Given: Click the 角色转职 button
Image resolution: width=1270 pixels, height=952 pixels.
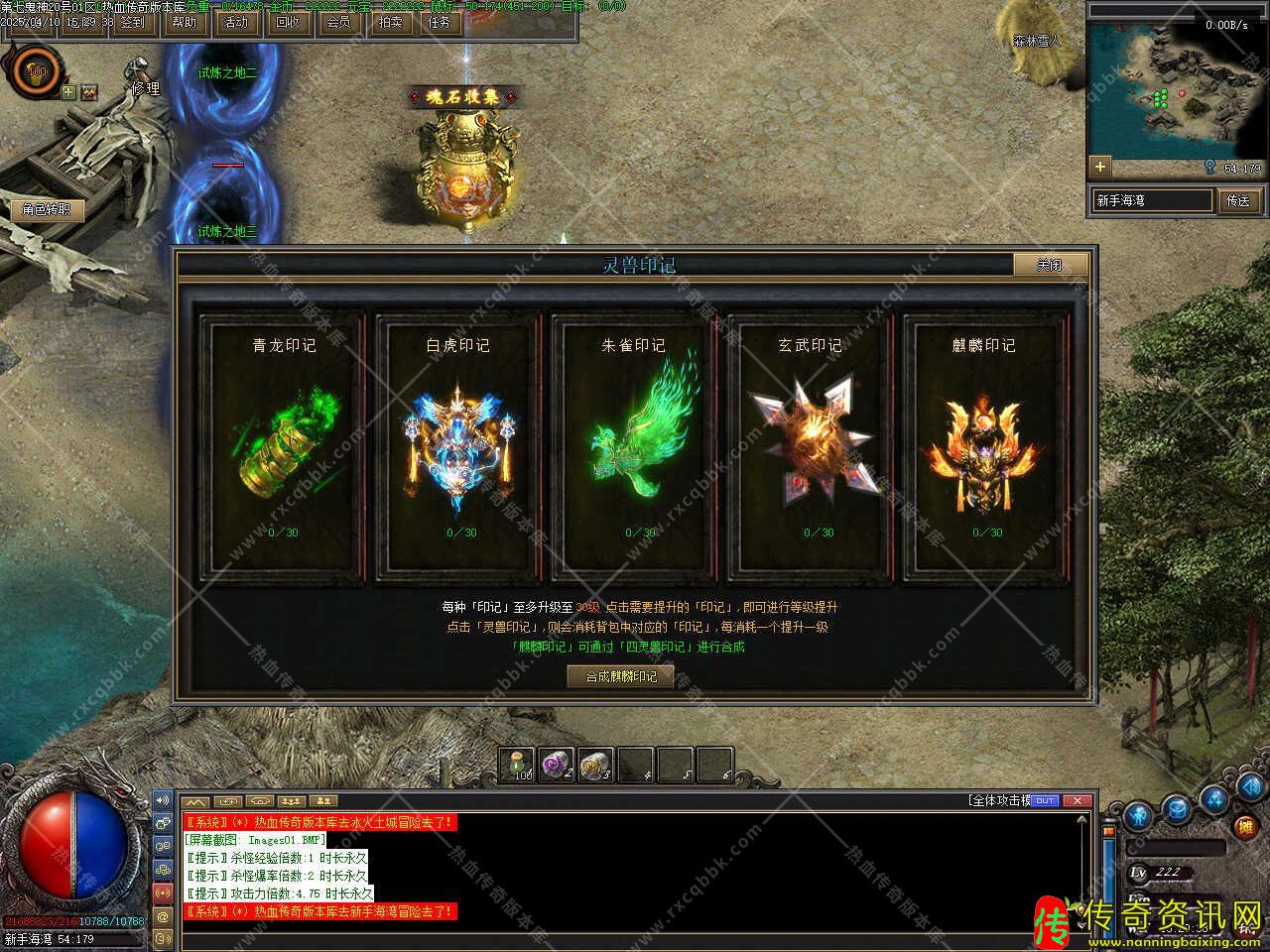Looking at the screenshot, I should coord(47,209).
